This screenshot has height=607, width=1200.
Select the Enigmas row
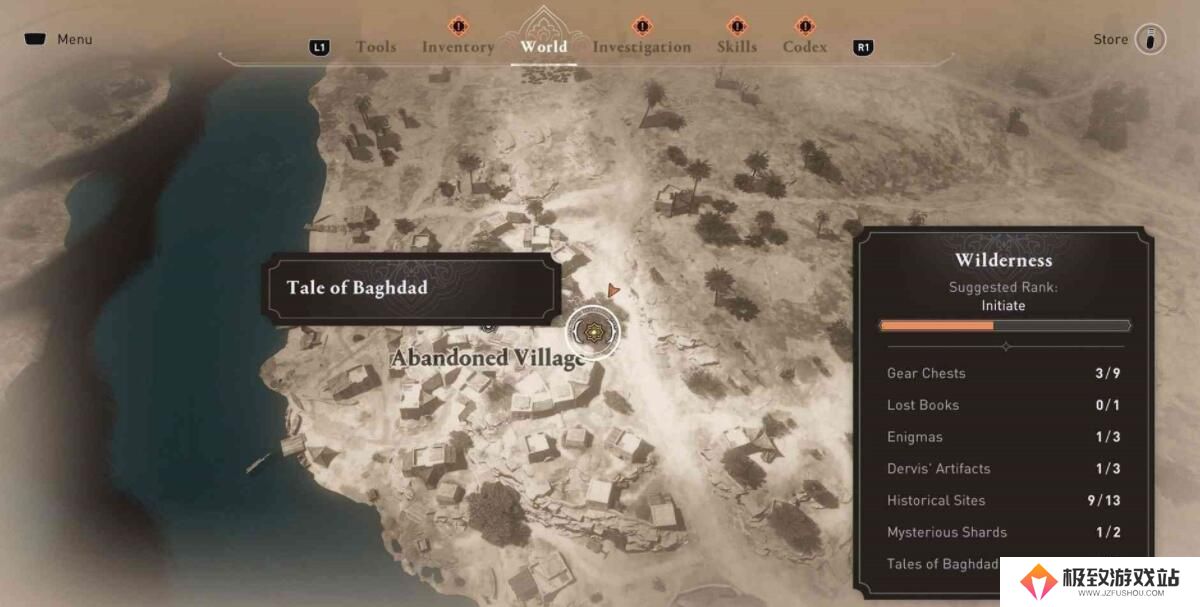point(1004,437)
